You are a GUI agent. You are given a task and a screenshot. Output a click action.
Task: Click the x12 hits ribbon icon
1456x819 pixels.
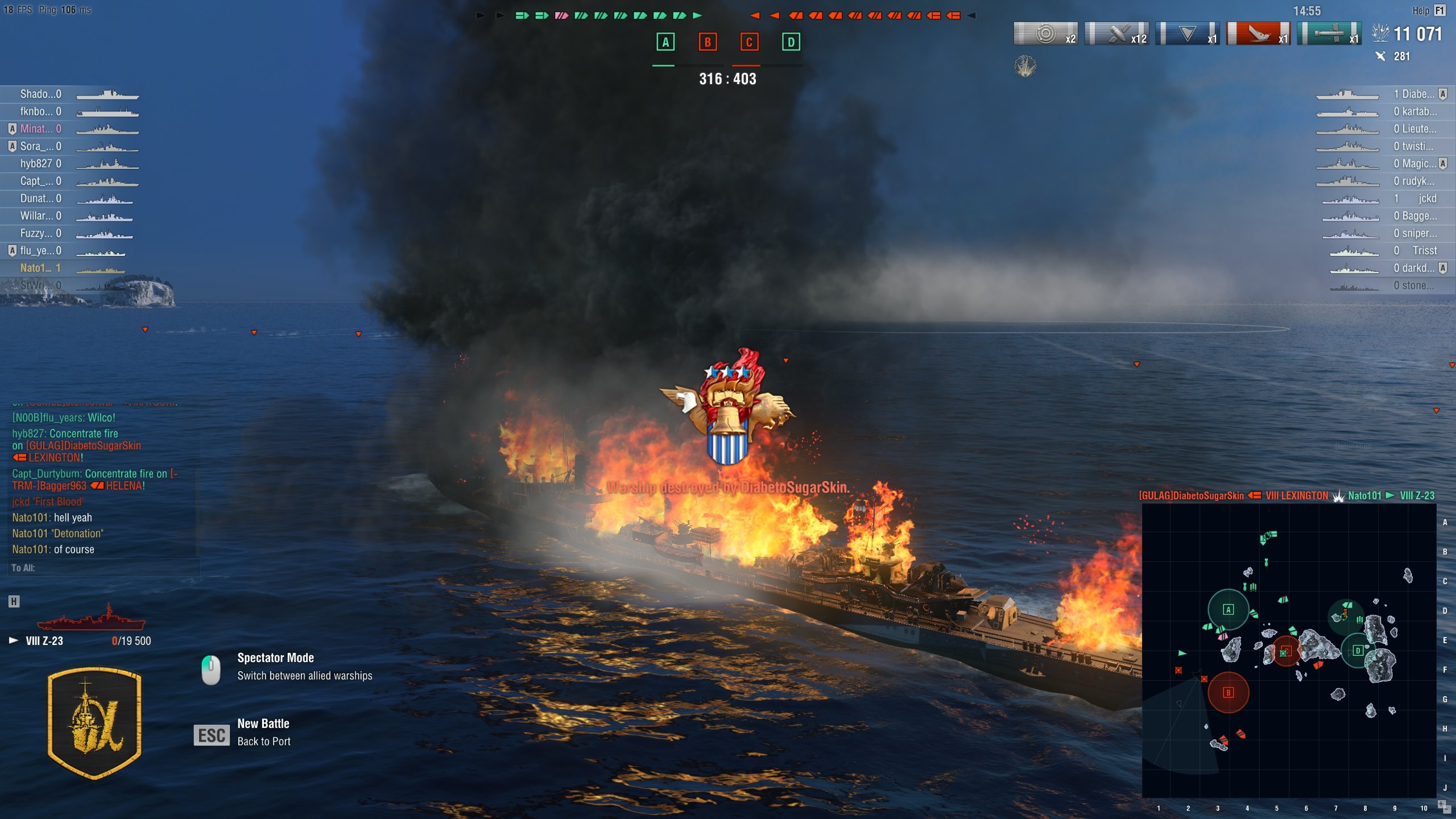1116,34
